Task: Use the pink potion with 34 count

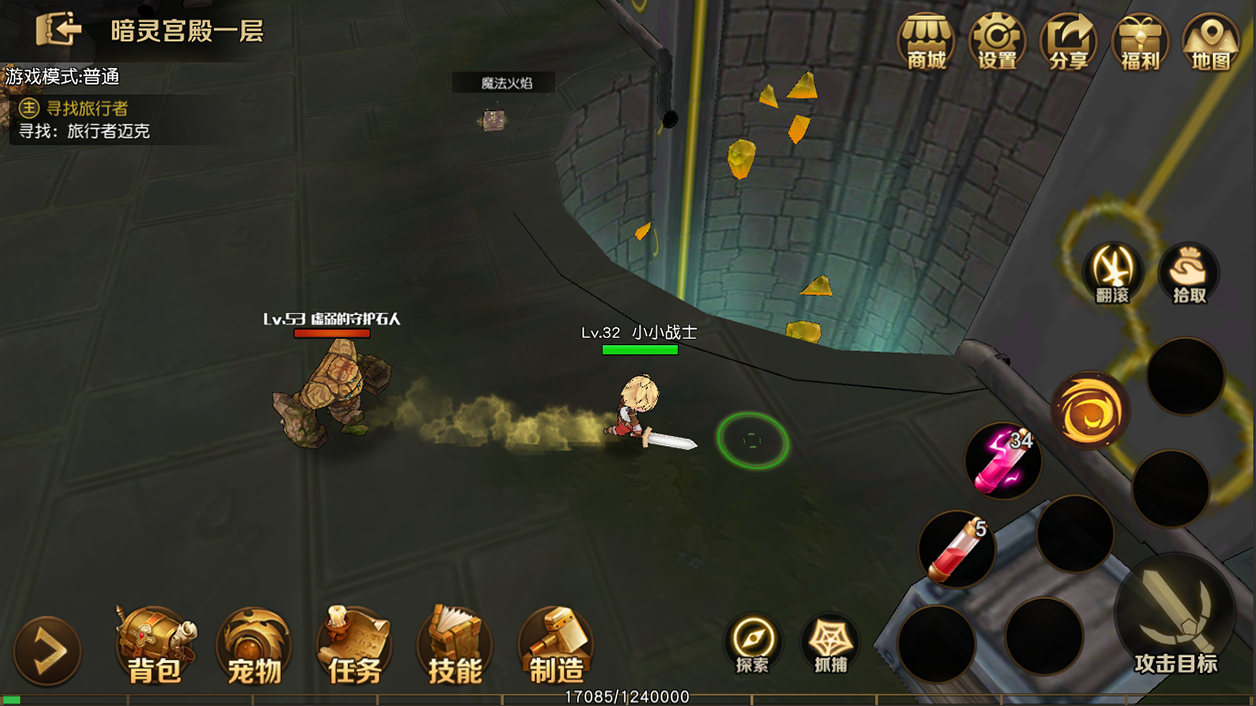Action: coord(1003,461)
